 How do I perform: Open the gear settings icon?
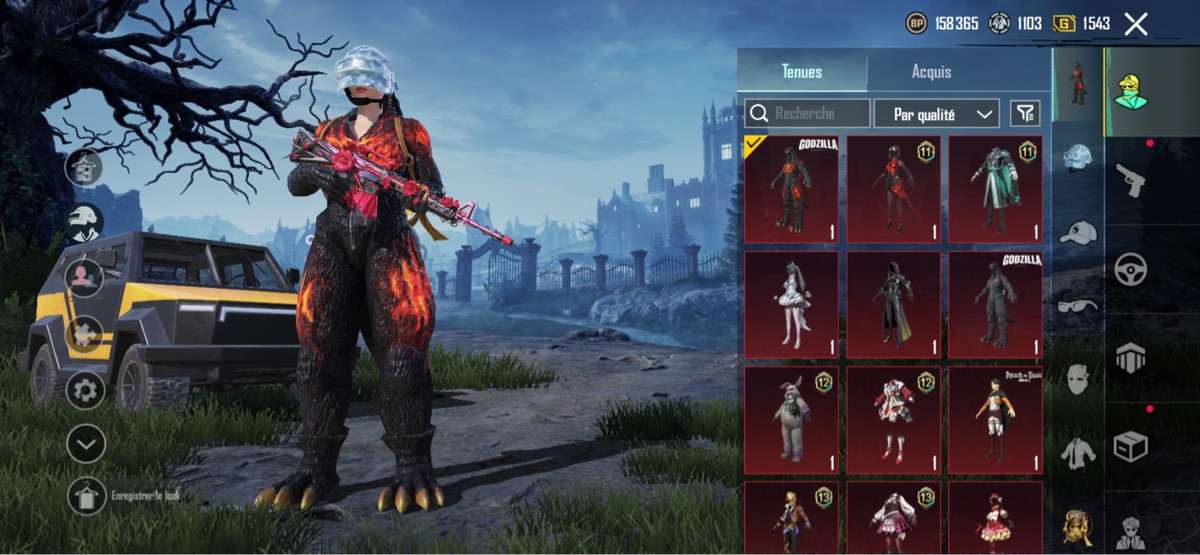click(86, 389)
